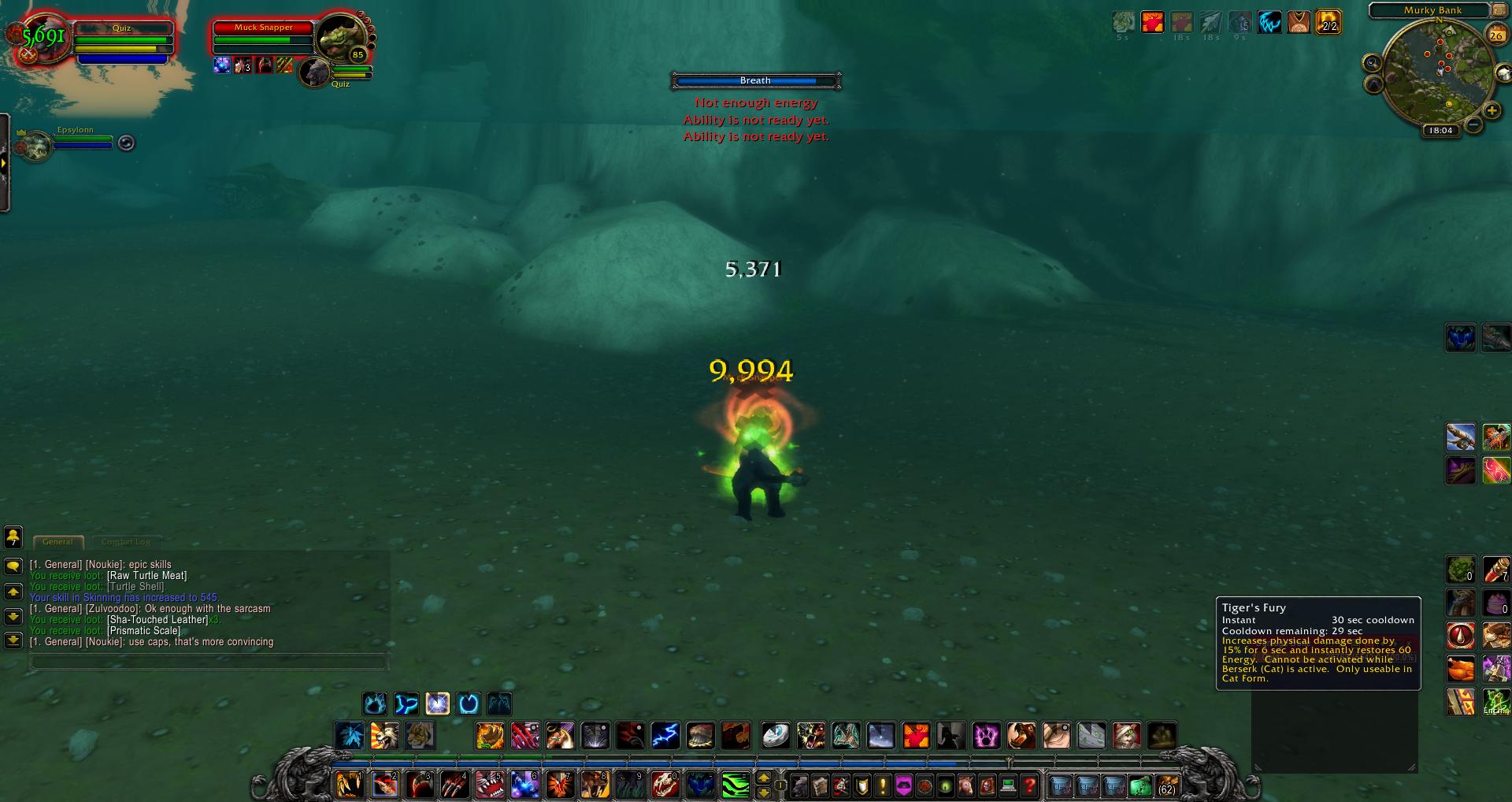Select the Muck Snapper target portrait

click(x=340, y=37)
